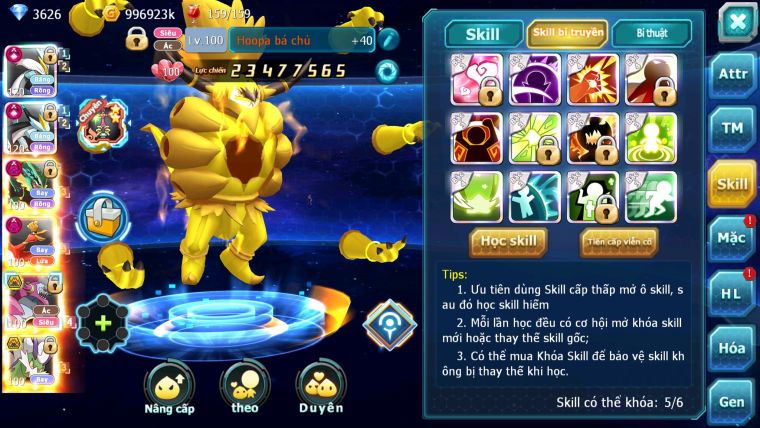The width and height of the screenshot is (760, 428).
Task: Select the pink heart skill icon
Action: tap(475, 79)
